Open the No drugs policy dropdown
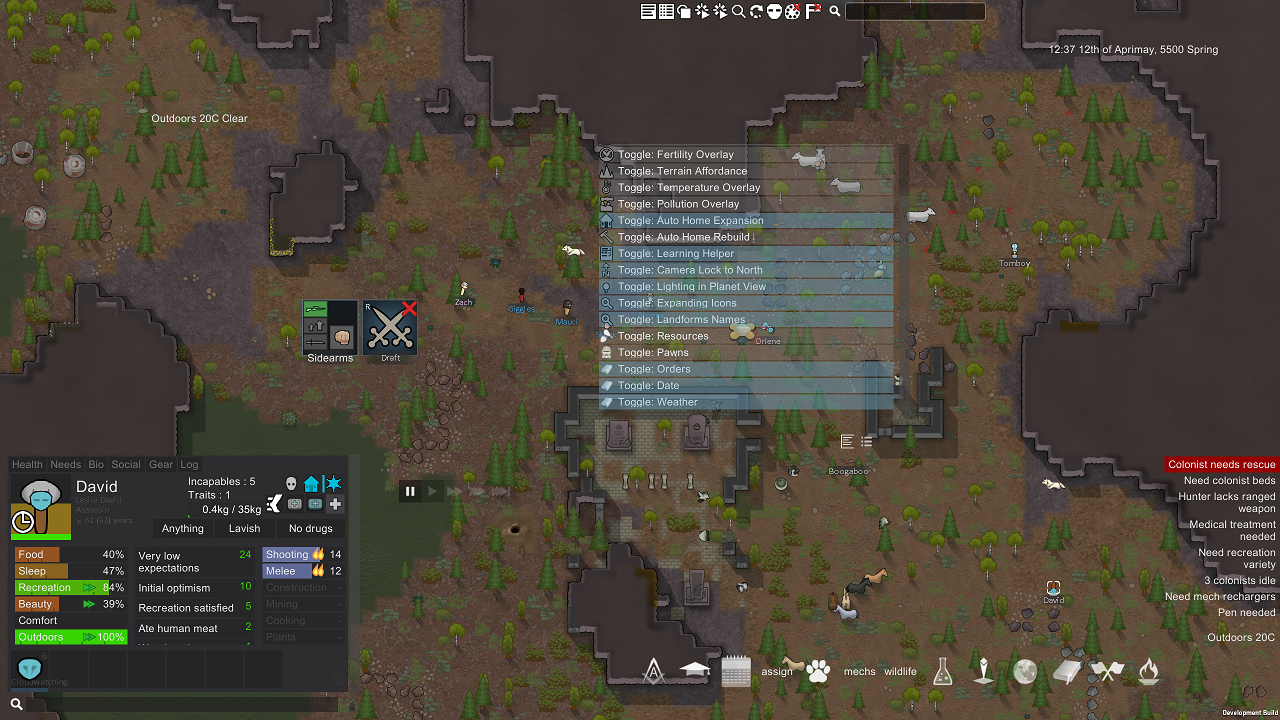 pos(310,528)
